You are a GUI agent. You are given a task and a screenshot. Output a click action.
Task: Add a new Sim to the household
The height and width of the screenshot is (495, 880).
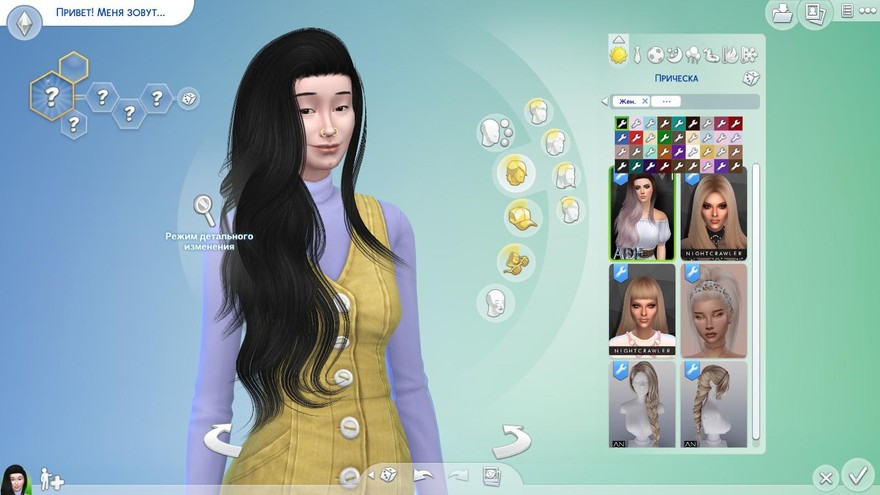(51, 480)
